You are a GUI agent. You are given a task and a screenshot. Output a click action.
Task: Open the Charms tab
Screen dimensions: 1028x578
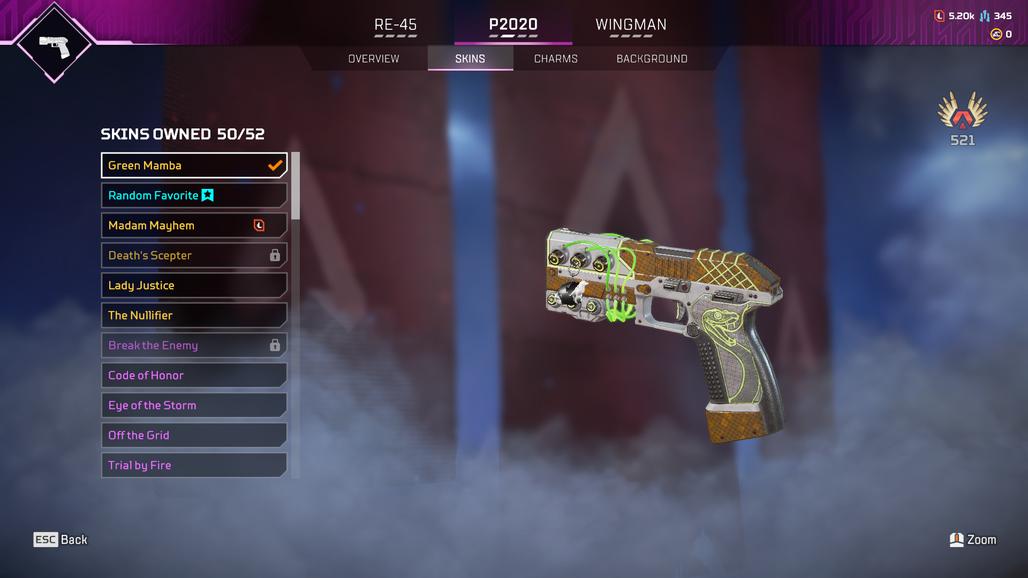tap(556, 59)
